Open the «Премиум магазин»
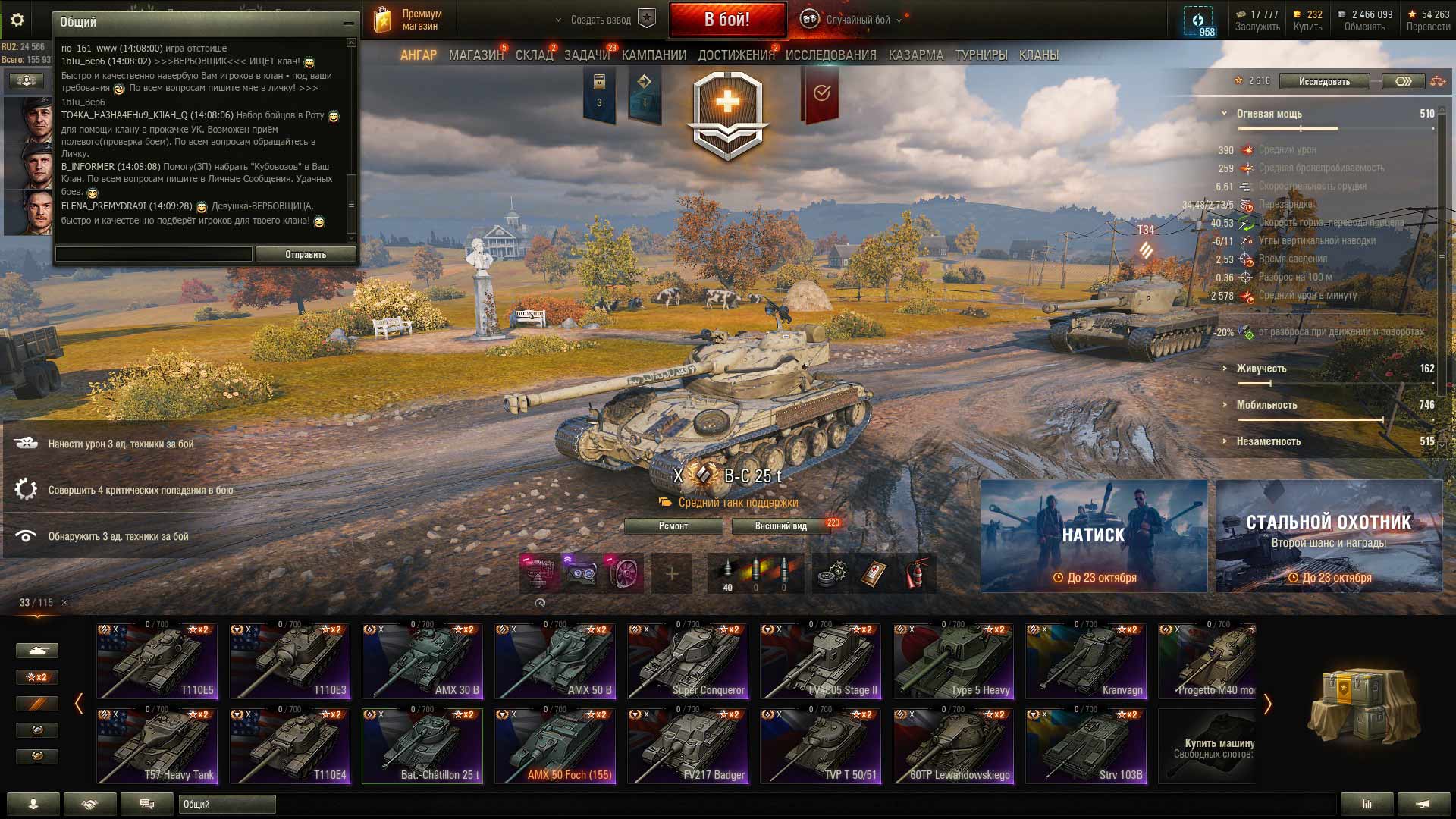Image resolution: width=1456 pixels, height=819 pixels. 408,20
